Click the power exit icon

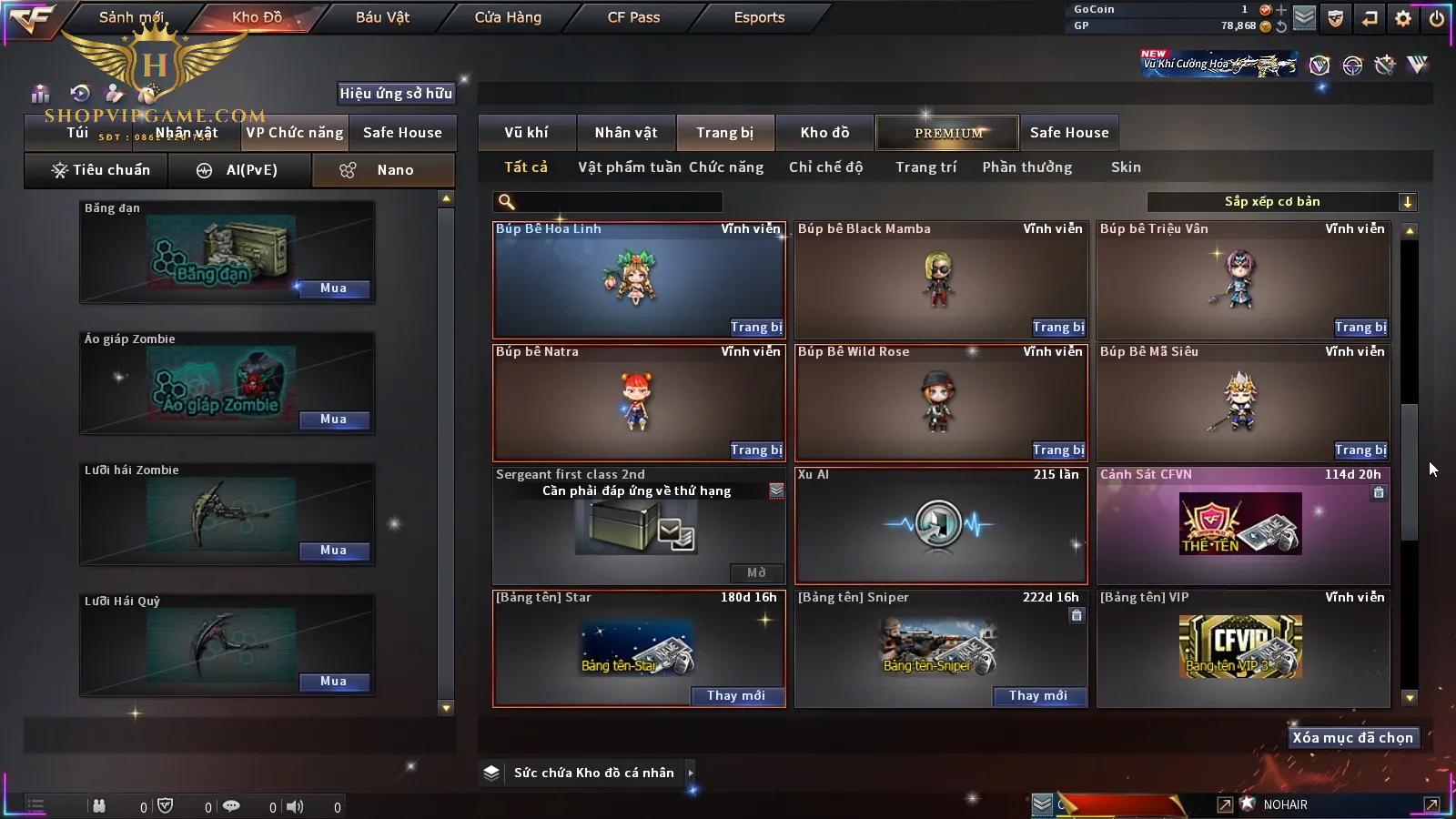tap(1437, 18)
